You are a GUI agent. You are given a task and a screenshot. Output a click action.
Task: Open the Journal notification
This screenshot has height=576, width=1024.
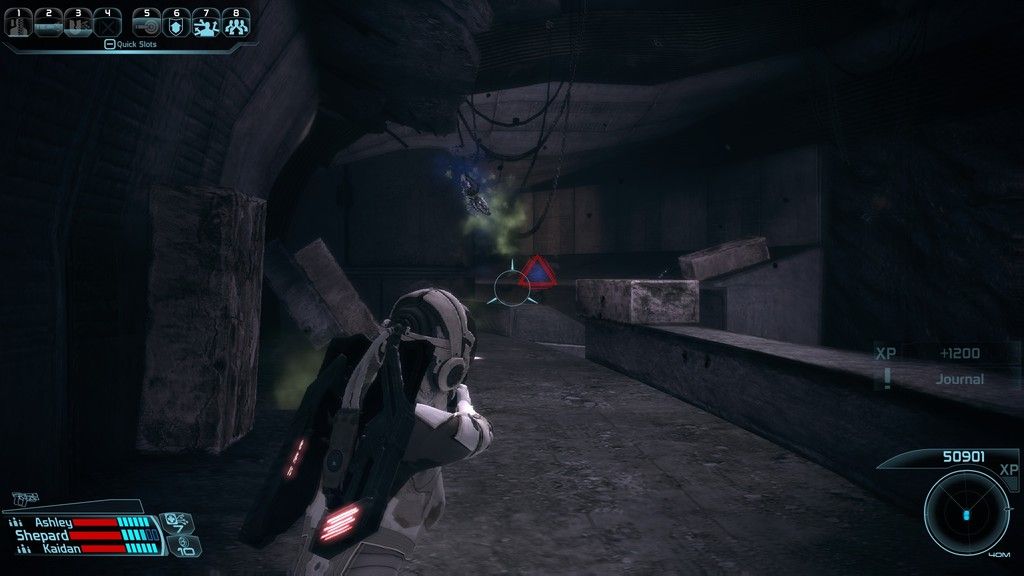coord(958,379)
